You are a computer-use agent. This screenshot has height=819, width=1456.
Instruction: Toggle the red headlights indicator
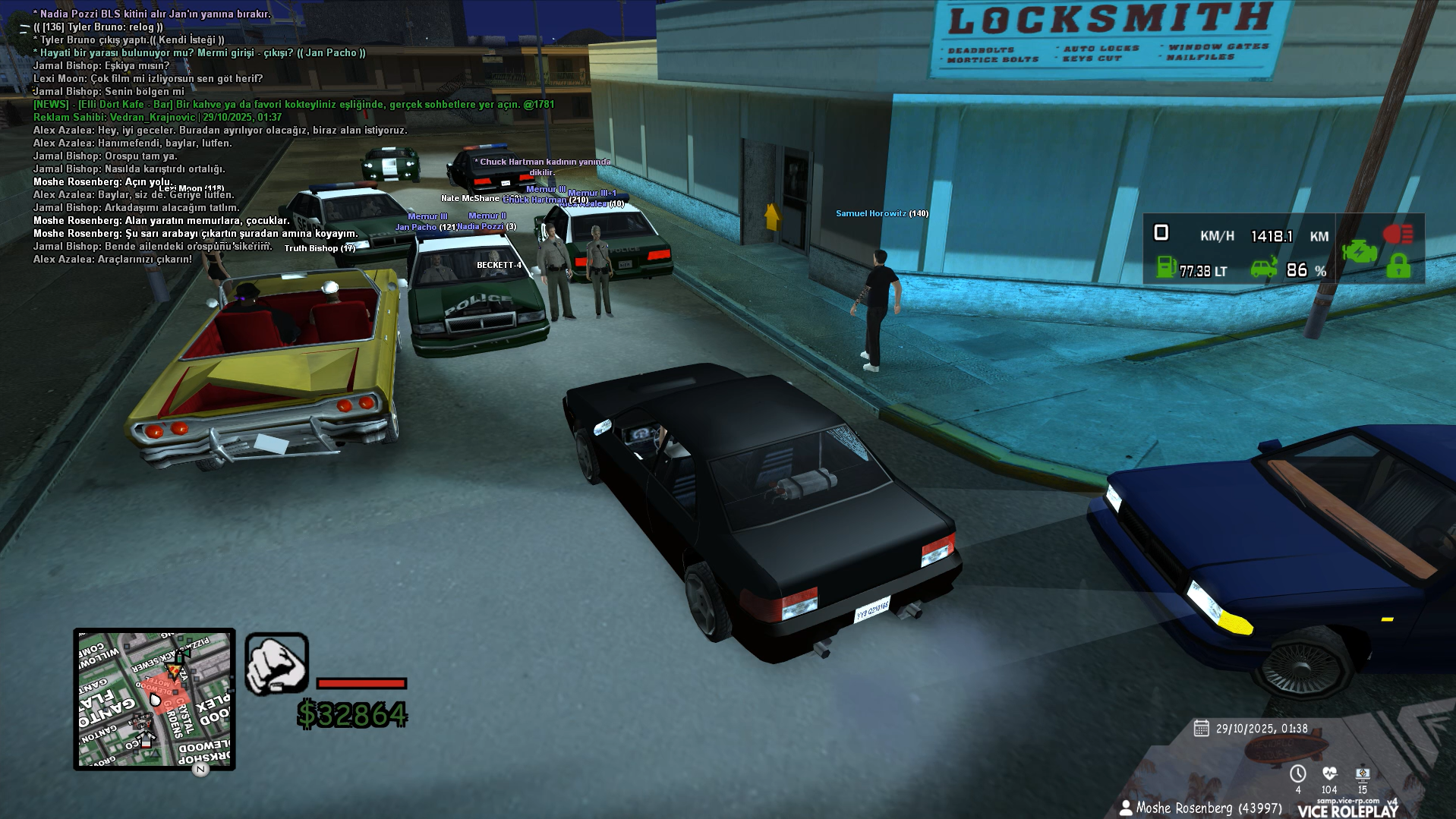pyautogui.click(x=1398, y=234)
